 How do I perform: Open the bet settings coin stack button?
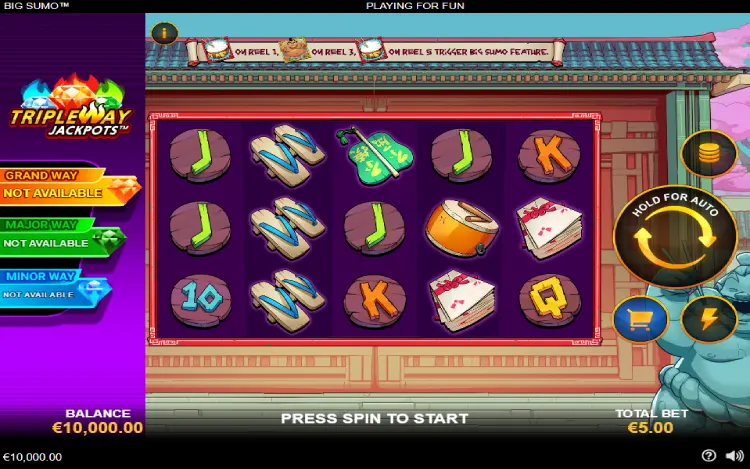click(x=708, y=154)
